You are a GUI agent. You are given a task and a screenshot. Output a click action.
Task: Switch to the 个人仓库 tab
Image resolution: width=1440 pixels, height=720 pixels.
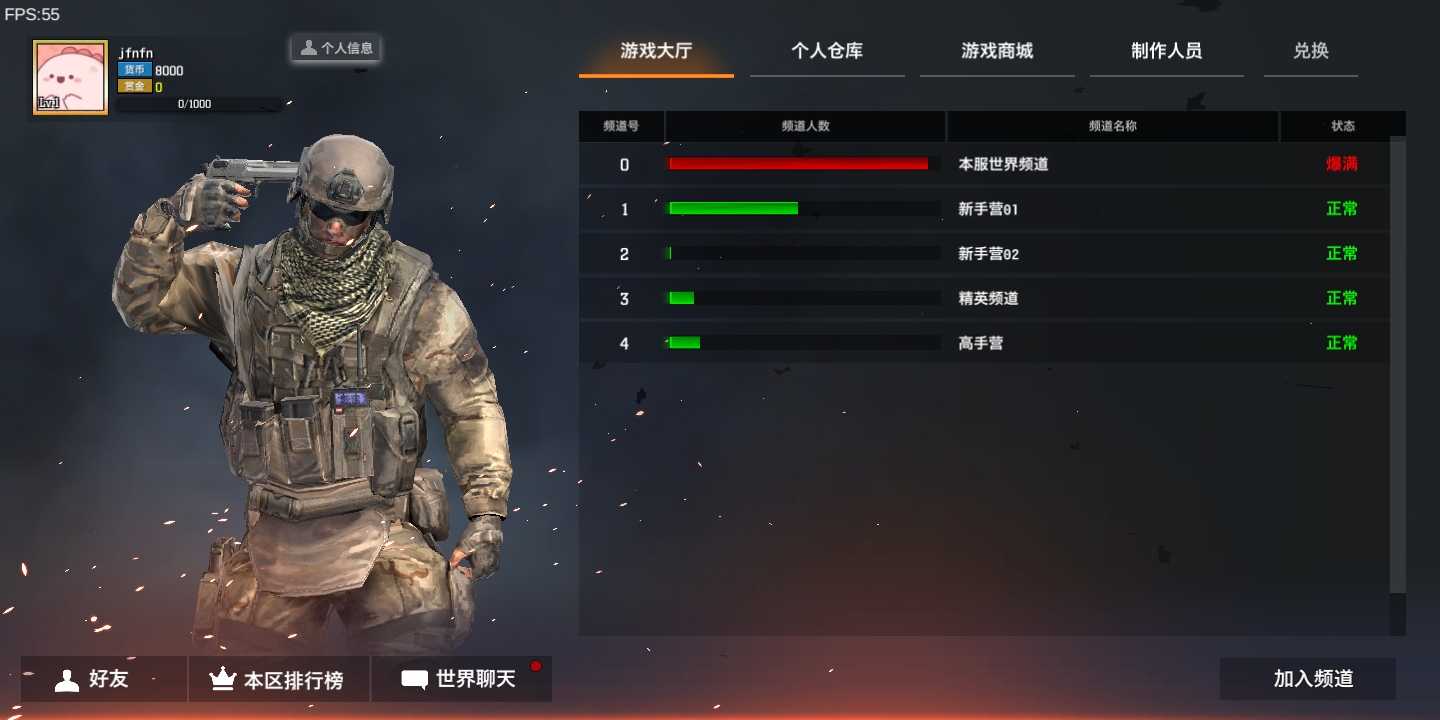827,51
